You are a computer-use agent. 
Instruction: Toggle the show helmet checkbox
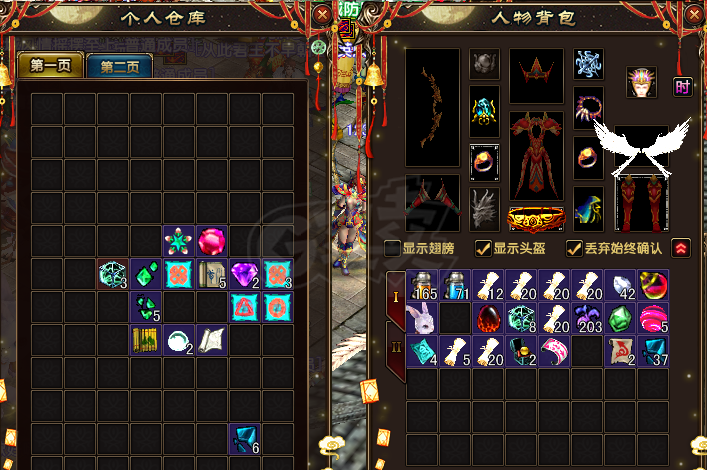click(x=483, y=248)
